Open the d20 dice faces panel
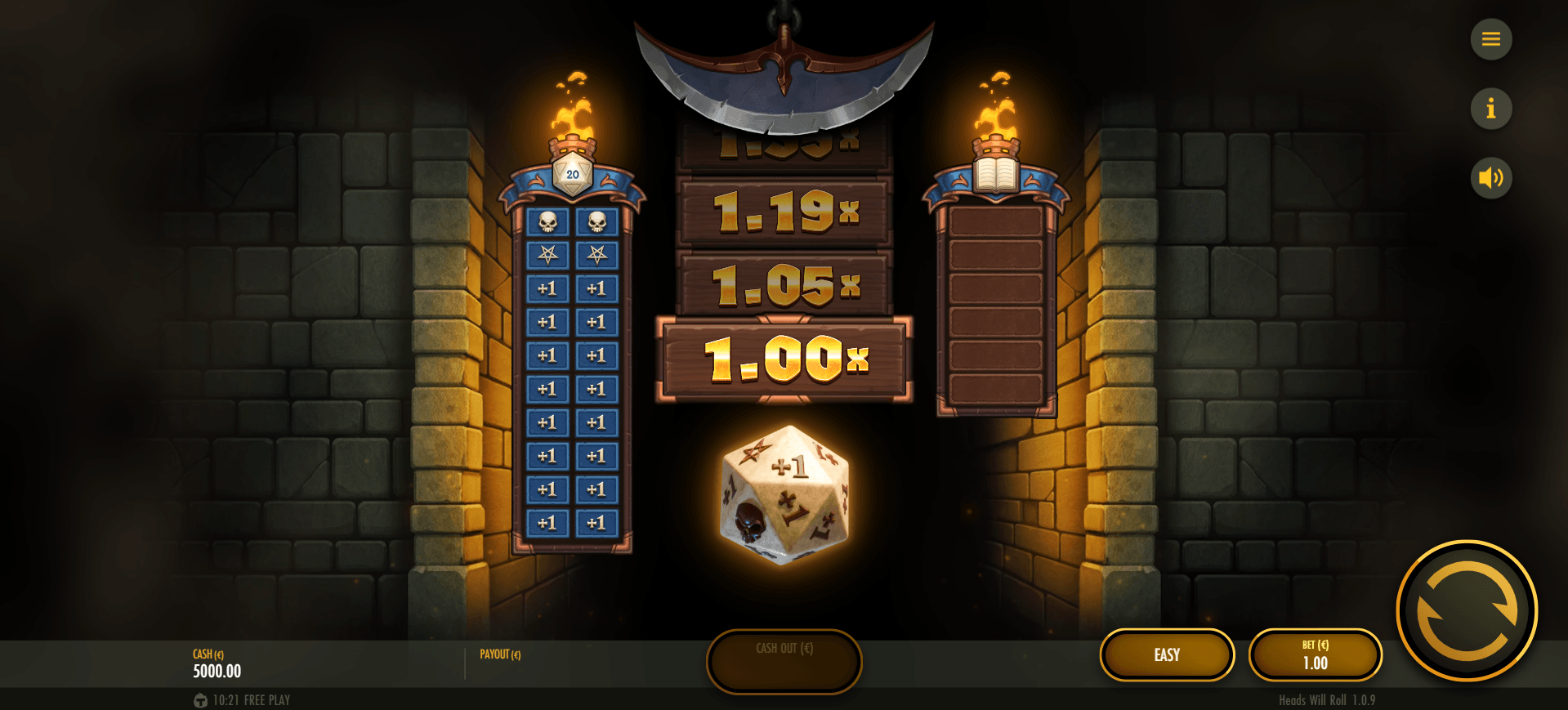 pyautogui.click(x=572, y=174)
